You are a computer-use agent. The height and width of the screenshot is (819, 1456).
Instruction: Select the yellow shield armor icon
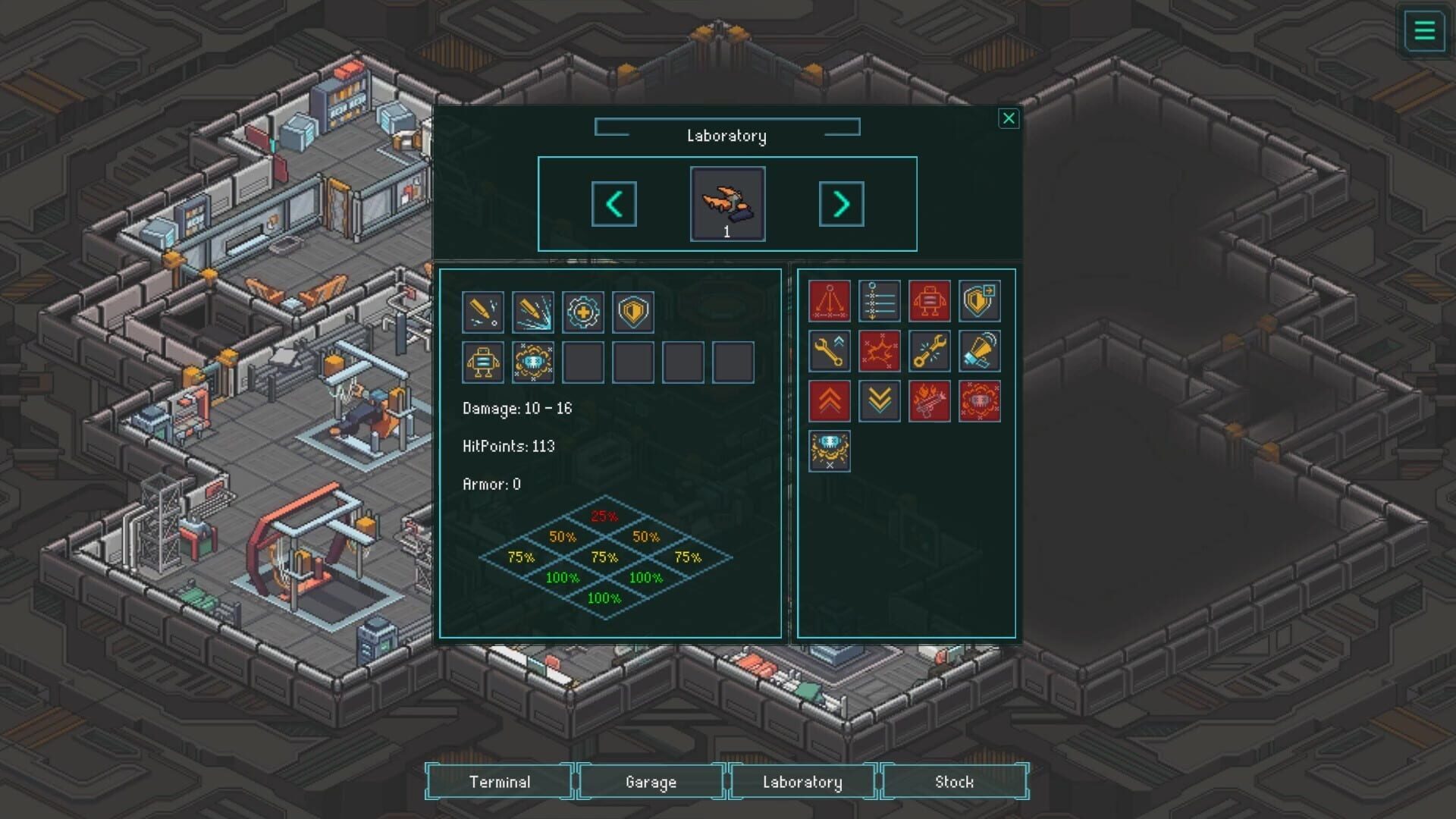click(632, 312)
